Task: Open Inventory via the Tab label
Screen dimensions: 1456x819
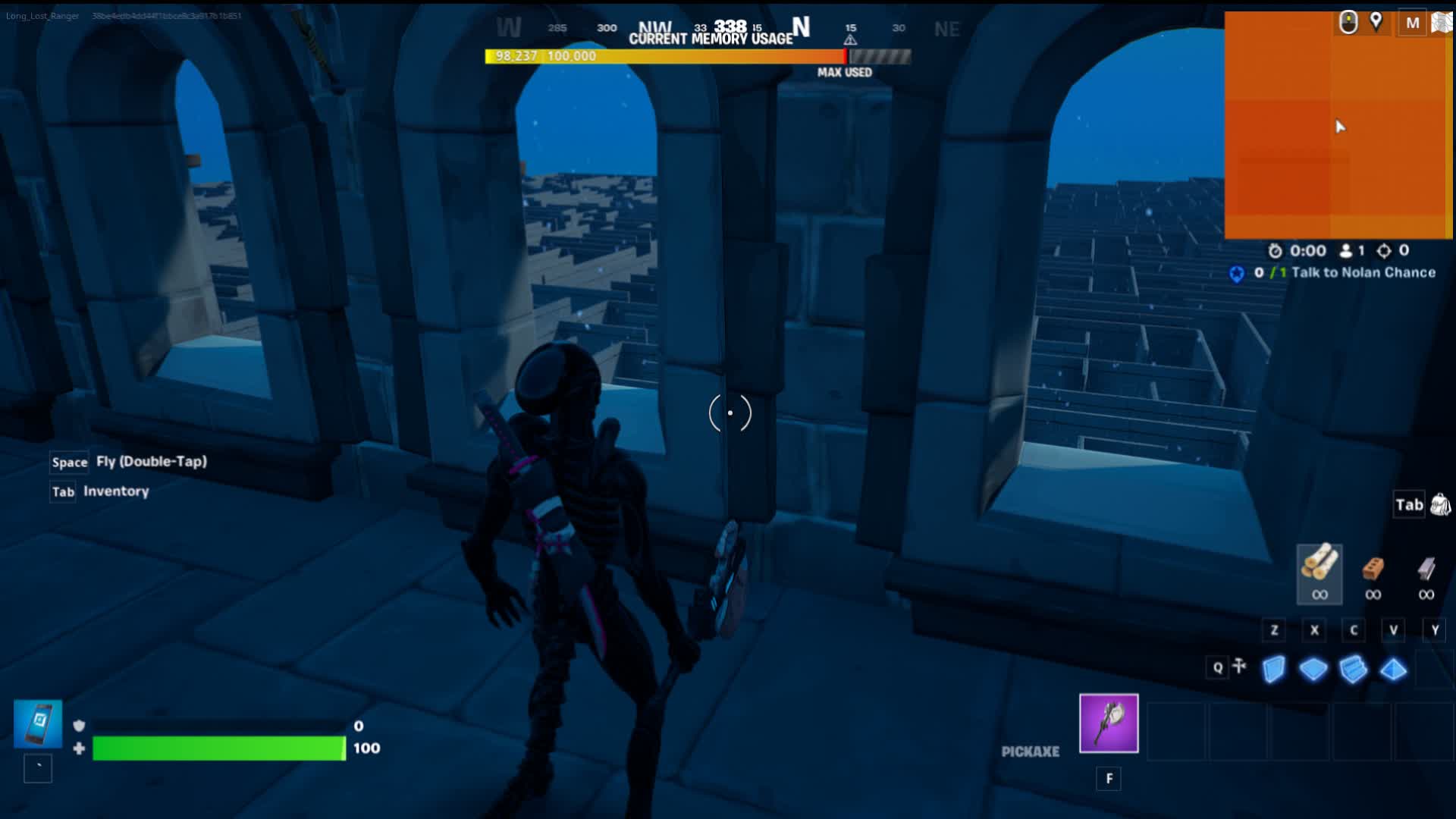Action: point(62,491)
